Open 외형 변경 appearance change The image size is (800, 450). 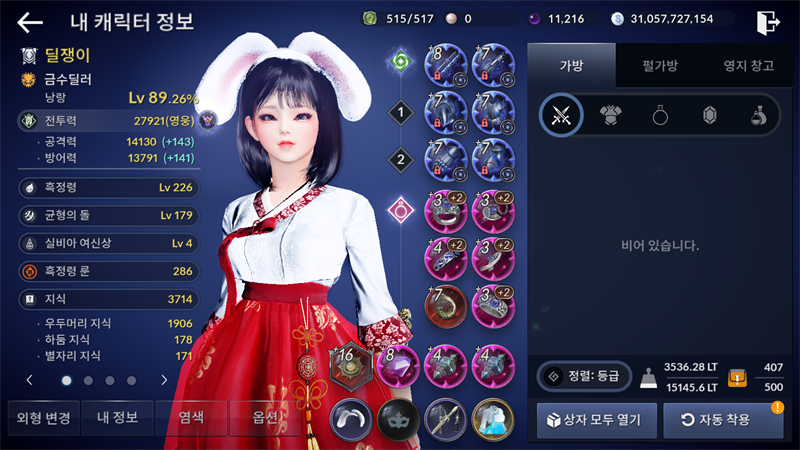tap(39, 418)
